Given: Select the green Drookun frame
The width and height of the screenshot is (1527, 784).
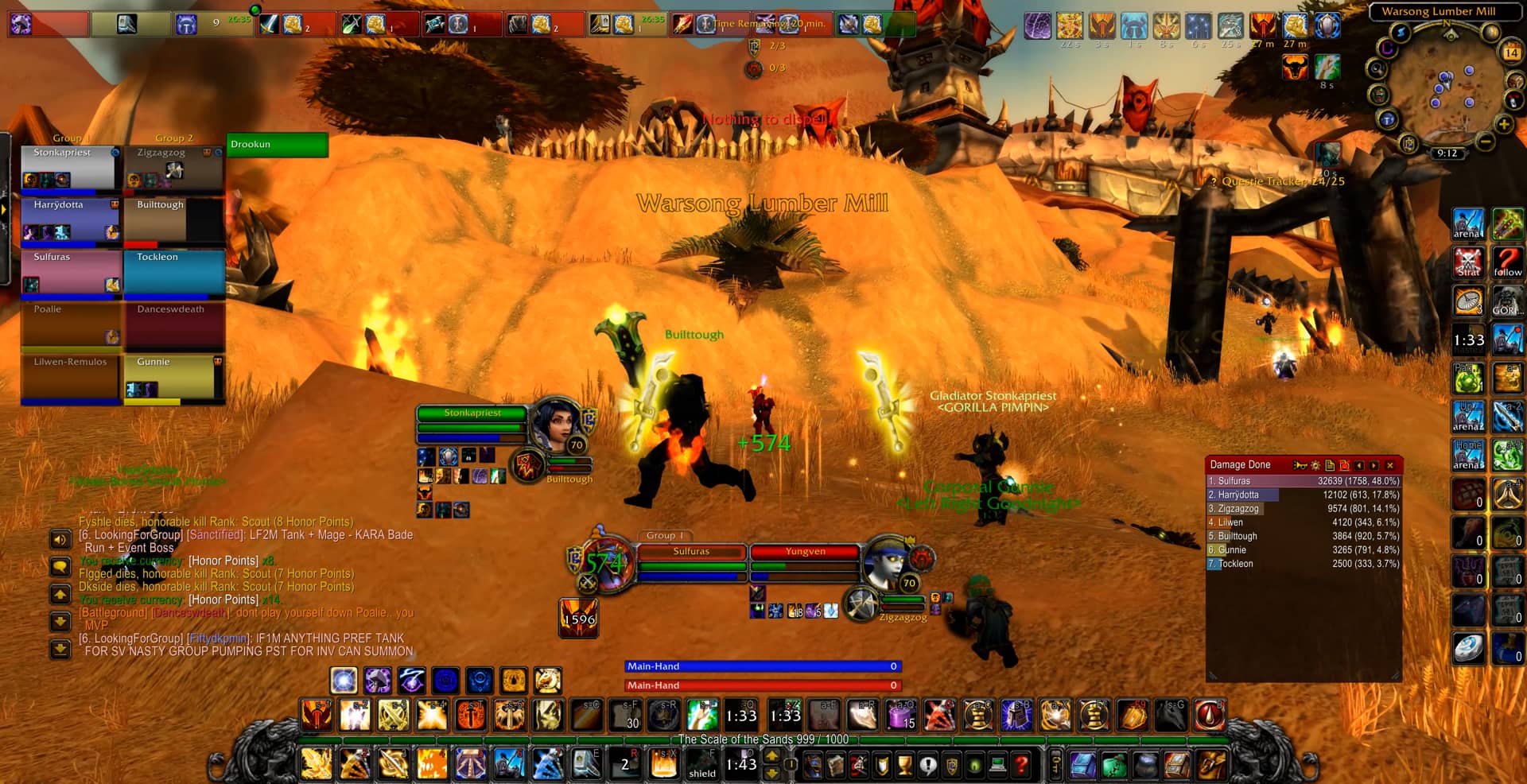Looking at the screenshot, I should tap(277, 145).
